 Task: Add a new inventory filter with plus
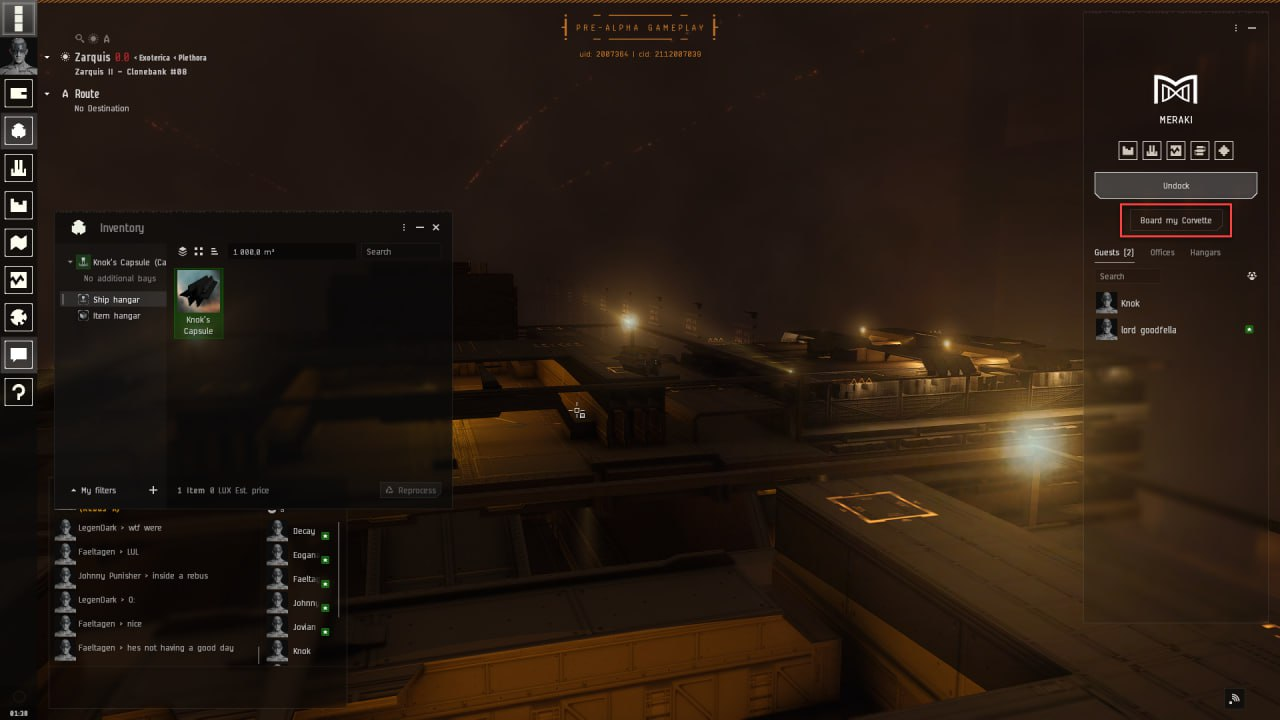coord(153,490)
